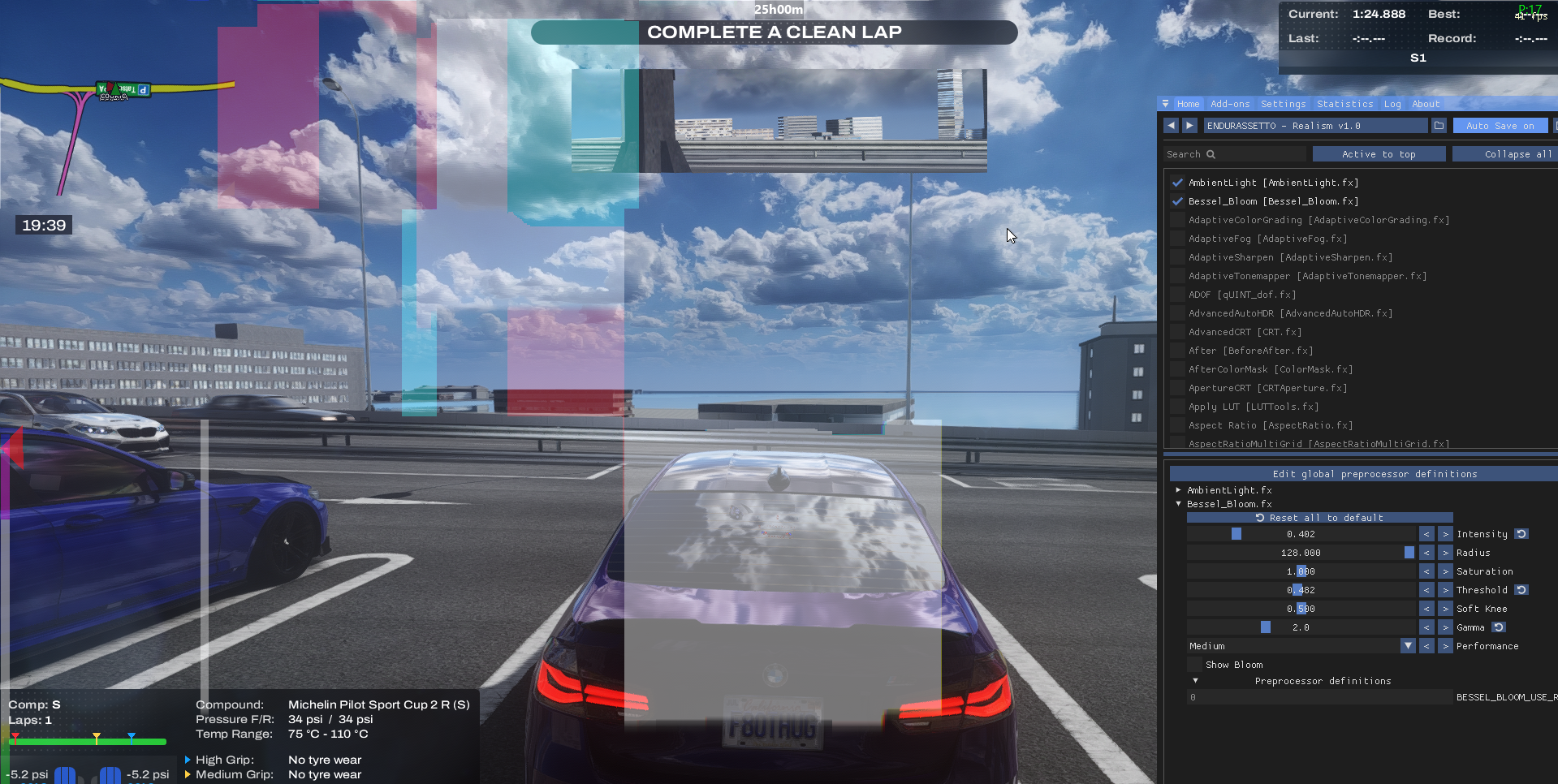This screenshot has width=1558, height=784.
Task: Reset all Bessel_Bloom values to default
Action: click(1319, 518)
